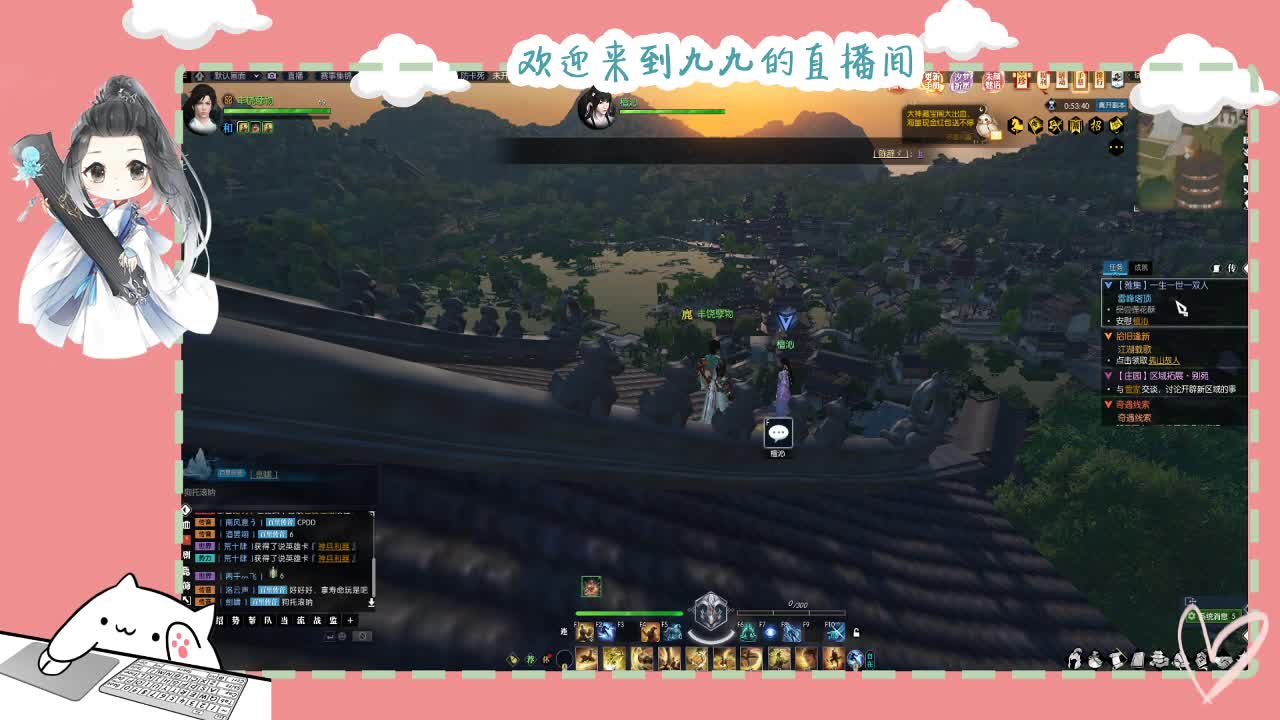Click the 系统消息 gear icon above the skill bar

pos(1193,615)
